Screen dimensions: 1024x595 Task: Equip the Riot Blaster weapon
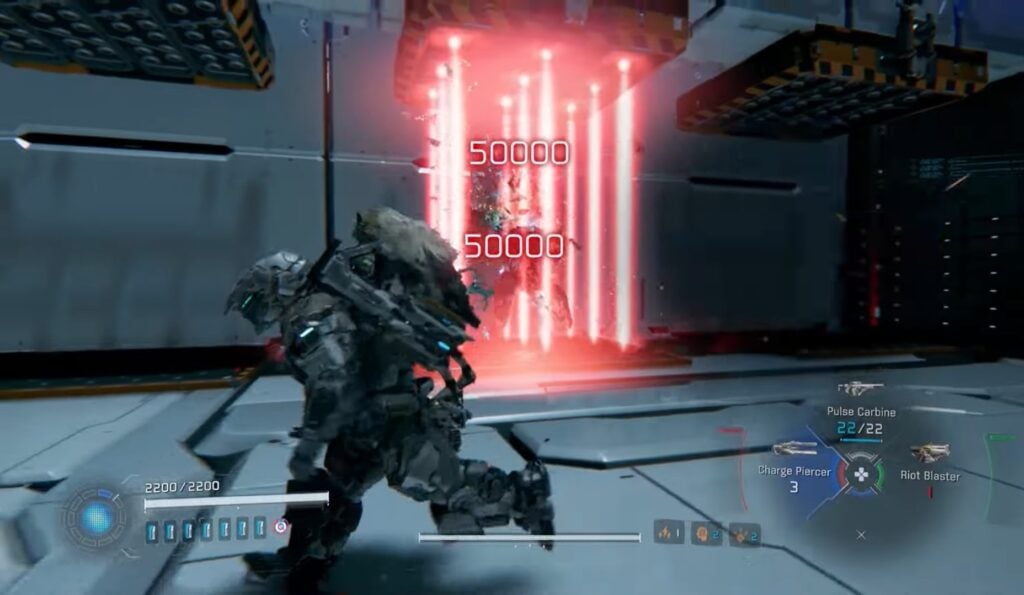click(929, 454)
